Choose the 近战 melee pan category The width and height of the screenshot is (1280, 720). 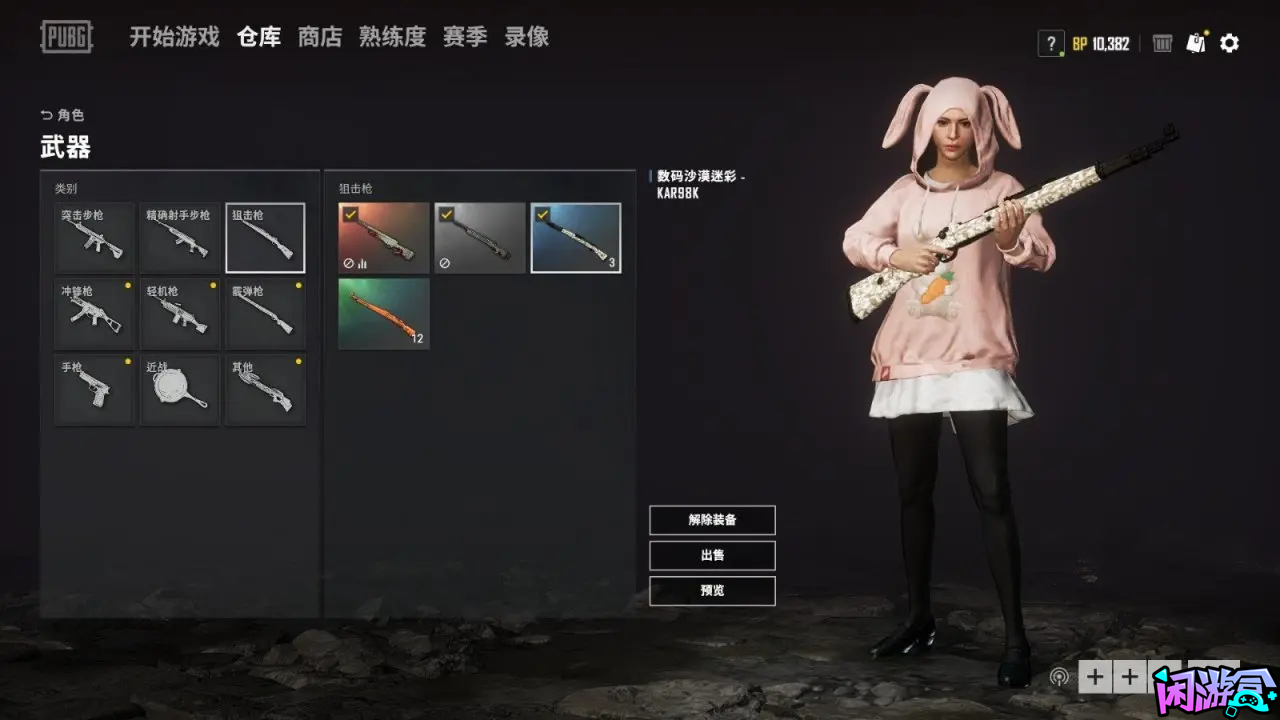pyautogui.click(x=180, y=390)
